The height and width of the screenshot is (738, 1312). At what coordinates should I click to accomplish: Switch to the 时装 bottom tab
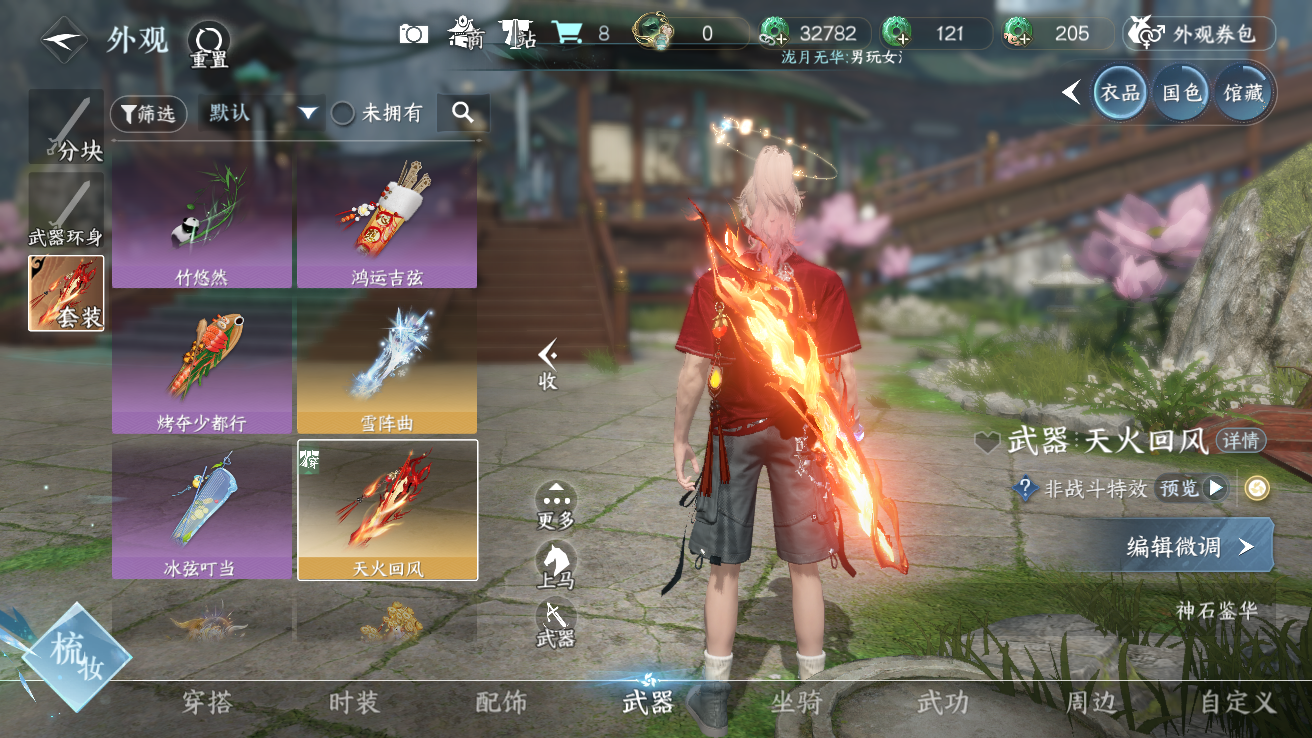coord(354,703)
